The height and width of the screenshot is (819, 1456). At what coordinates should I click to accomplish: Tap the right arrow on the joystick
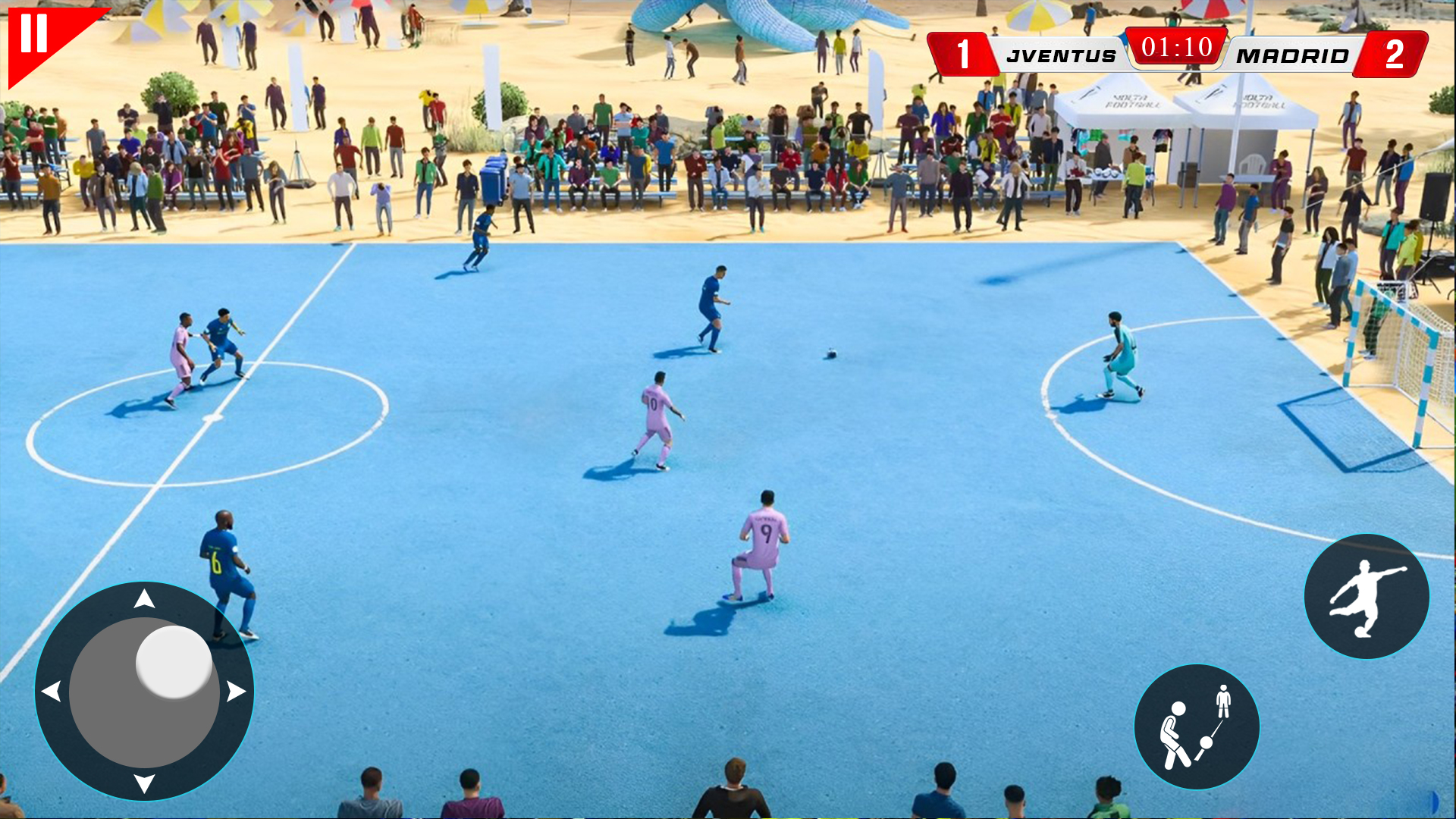[x=235, y=692]
